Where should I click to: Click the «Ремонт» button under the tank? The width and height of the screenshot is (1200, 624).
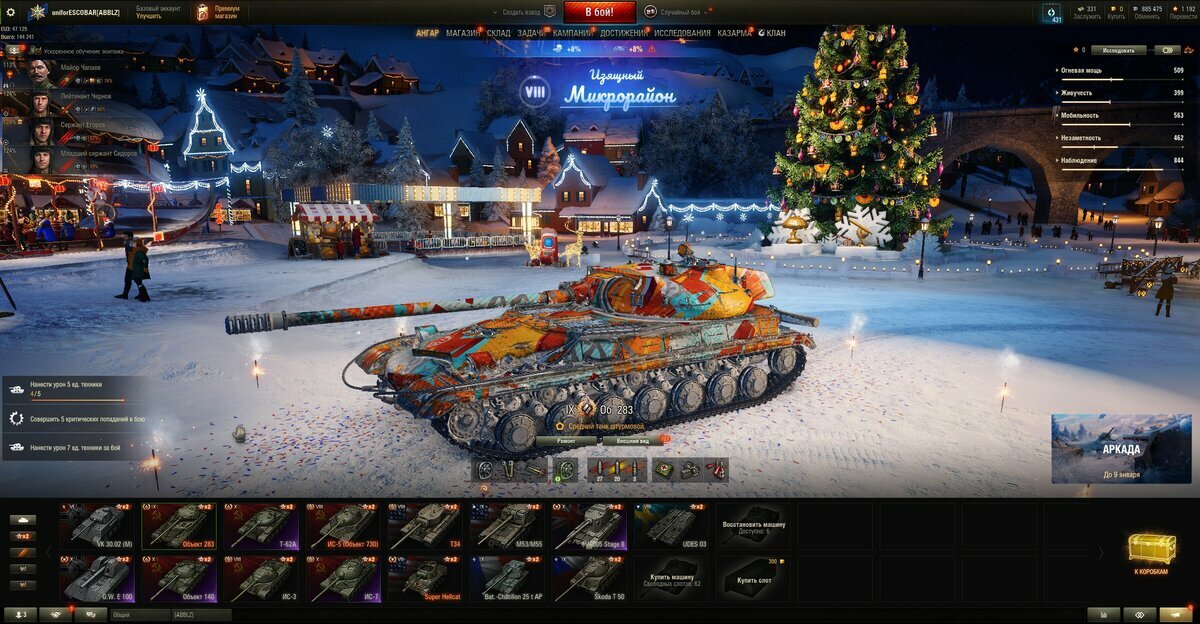(565, 440)
